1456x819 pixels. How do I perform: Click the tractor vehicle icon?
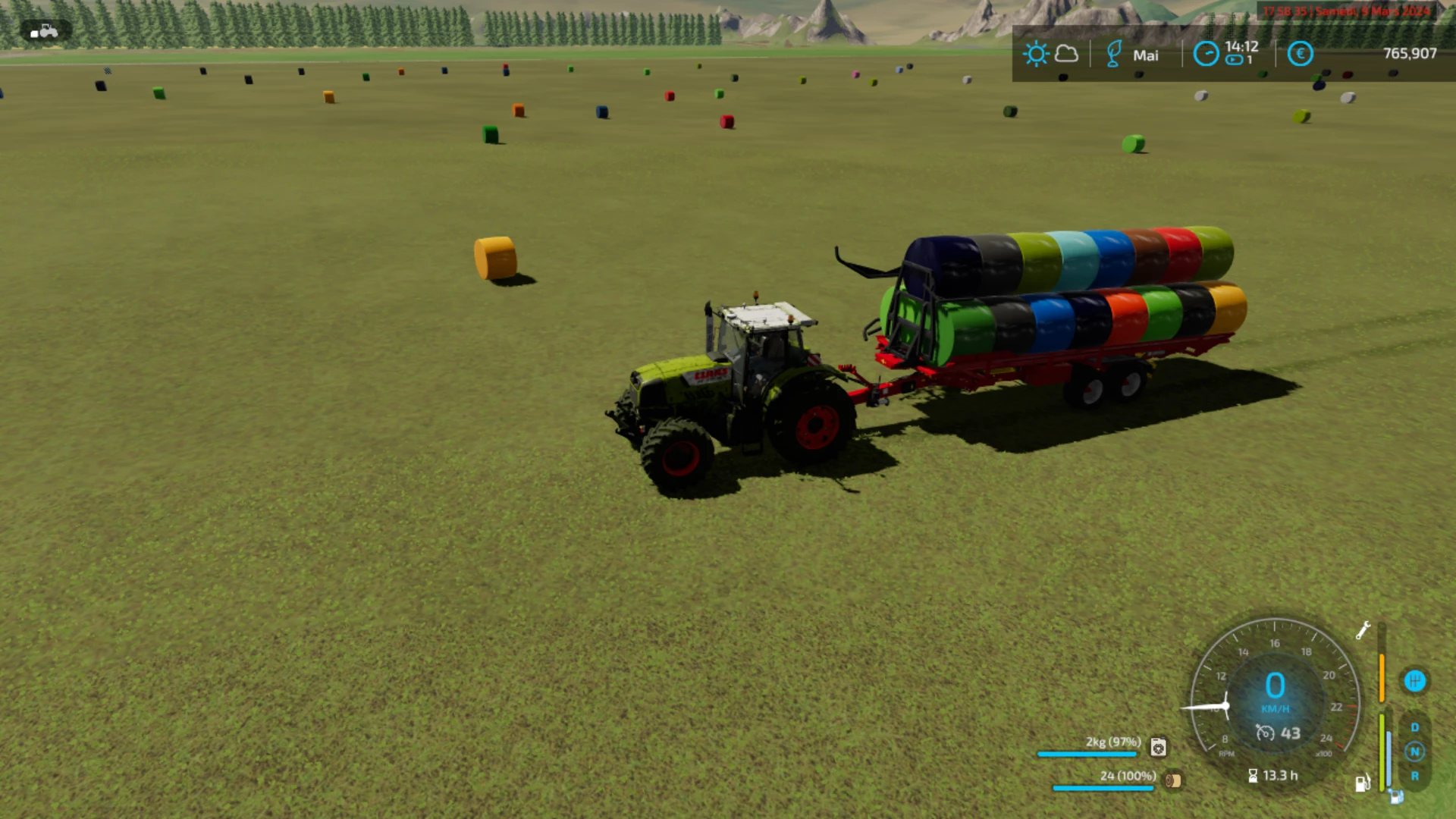point(45,31)
